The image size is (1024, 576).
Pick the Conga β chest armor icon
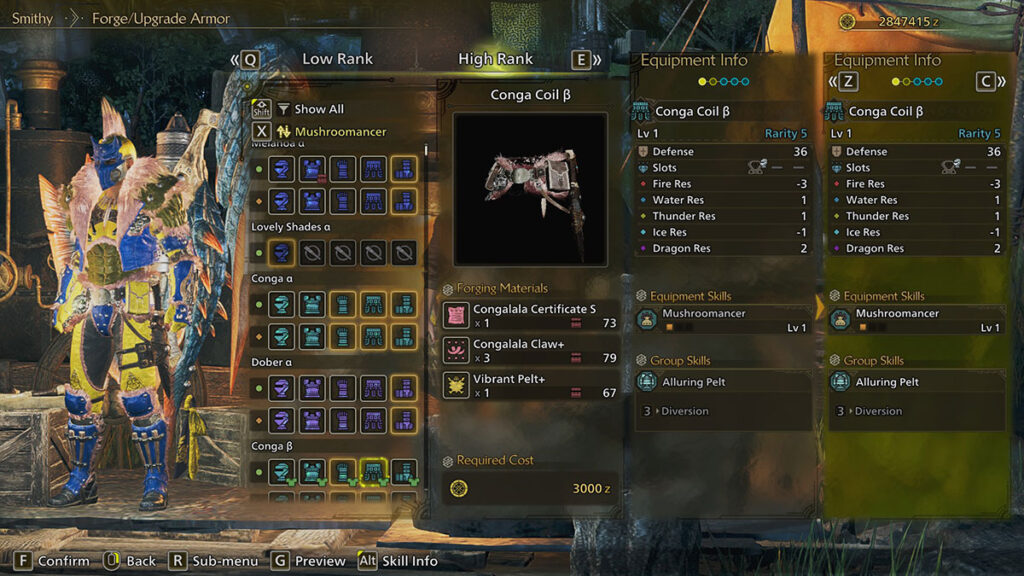(x=312, y=472)
